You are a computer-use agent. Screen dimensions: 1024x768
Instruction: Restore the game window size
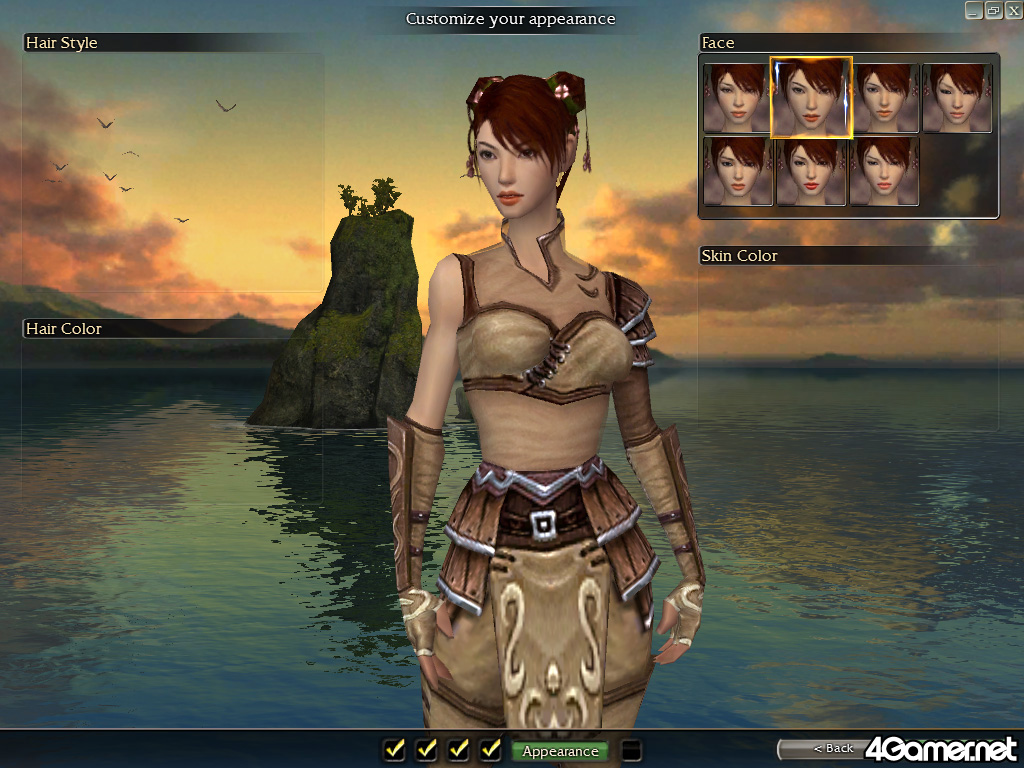993,10
